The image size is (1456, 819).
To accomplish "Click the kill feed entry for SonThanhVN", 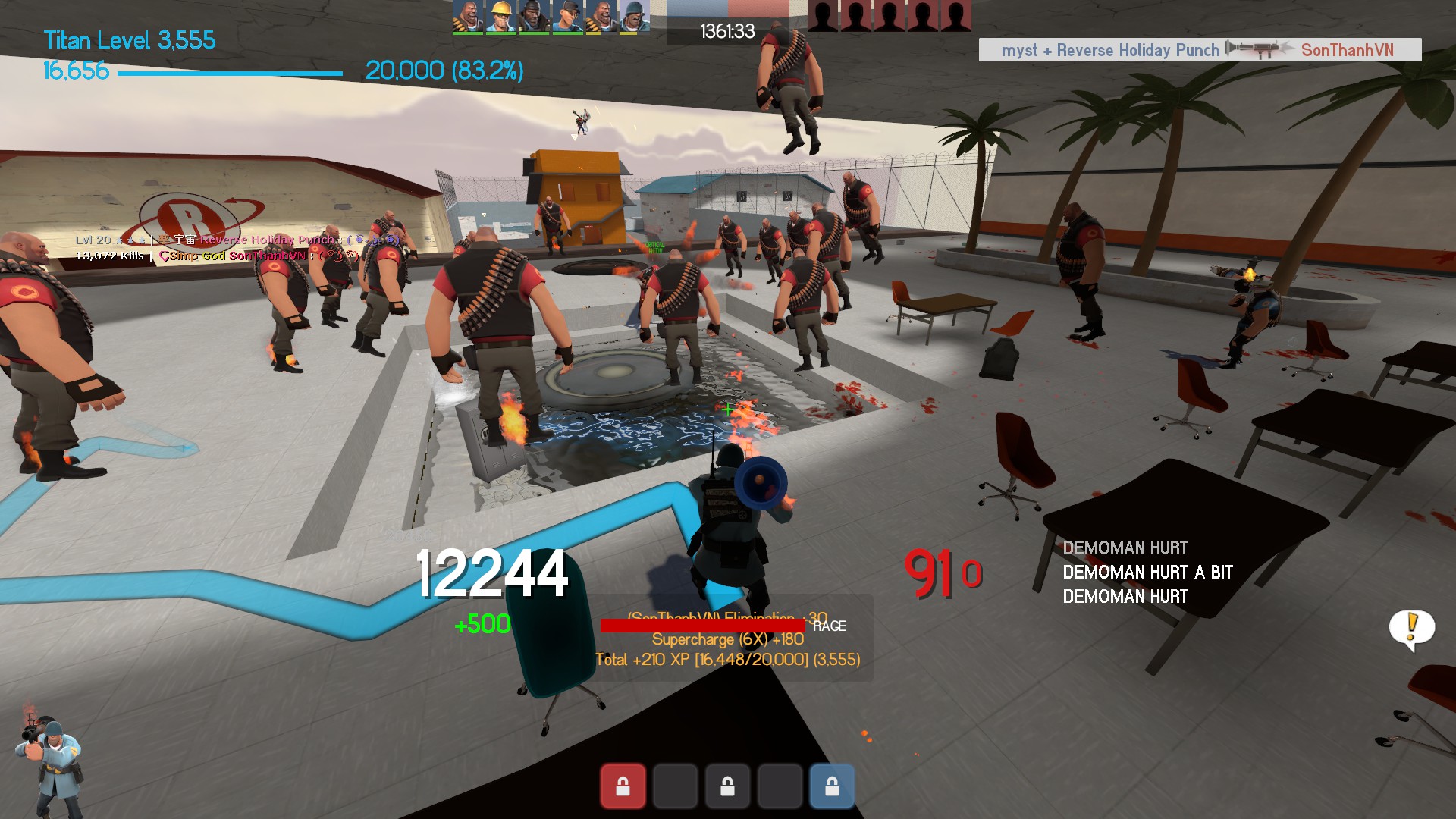I will point(1199,50).
